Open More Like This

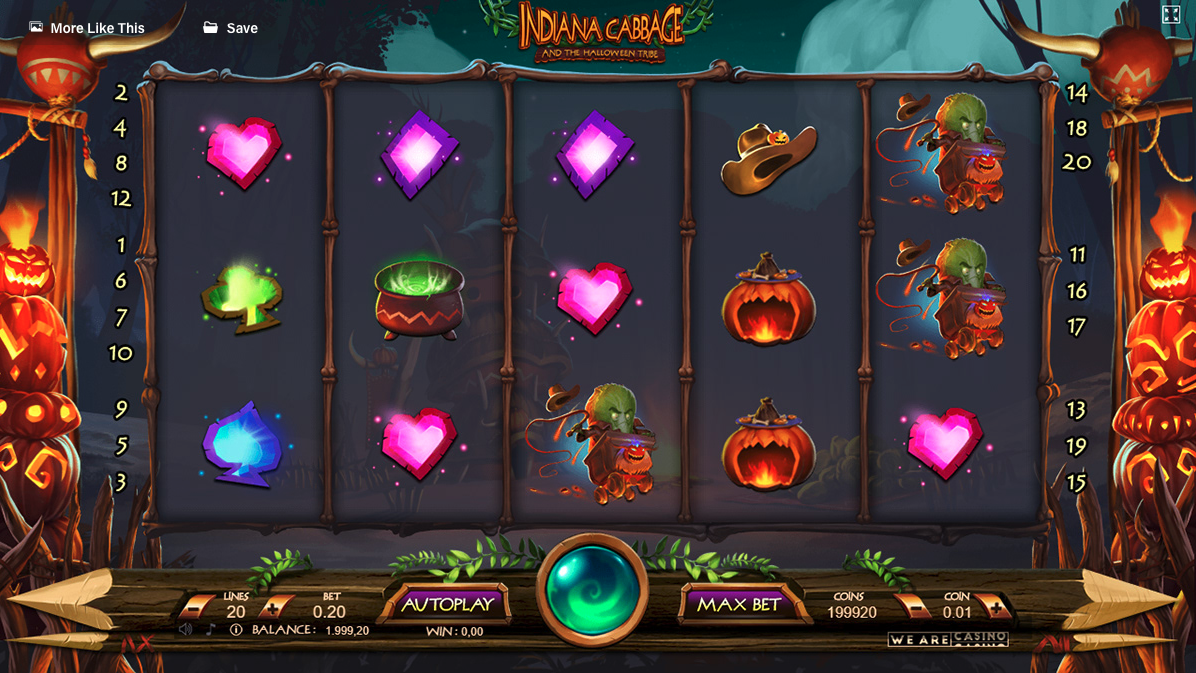(87, 28)
